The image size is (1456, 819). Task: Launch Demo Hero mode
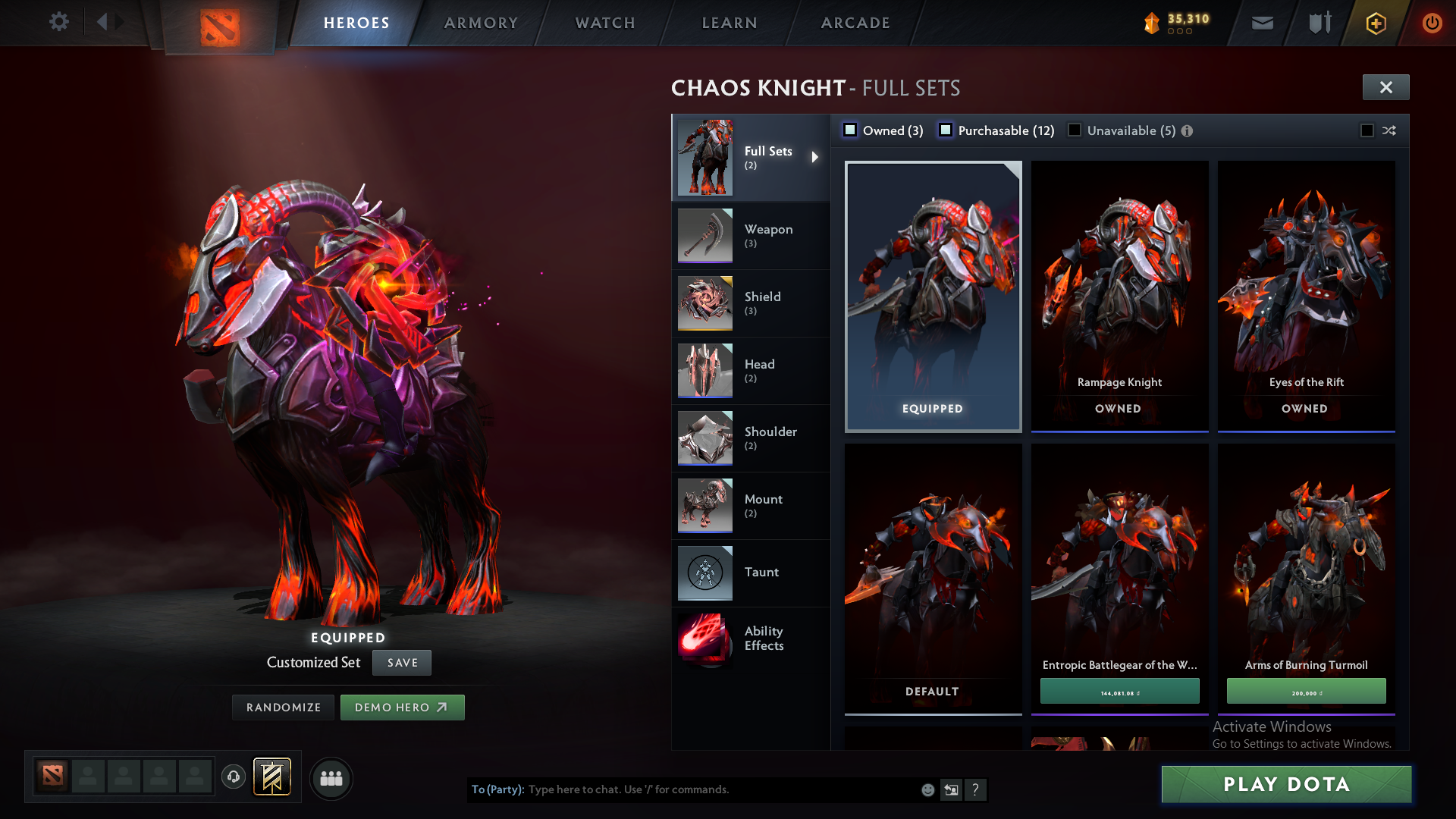402,708
